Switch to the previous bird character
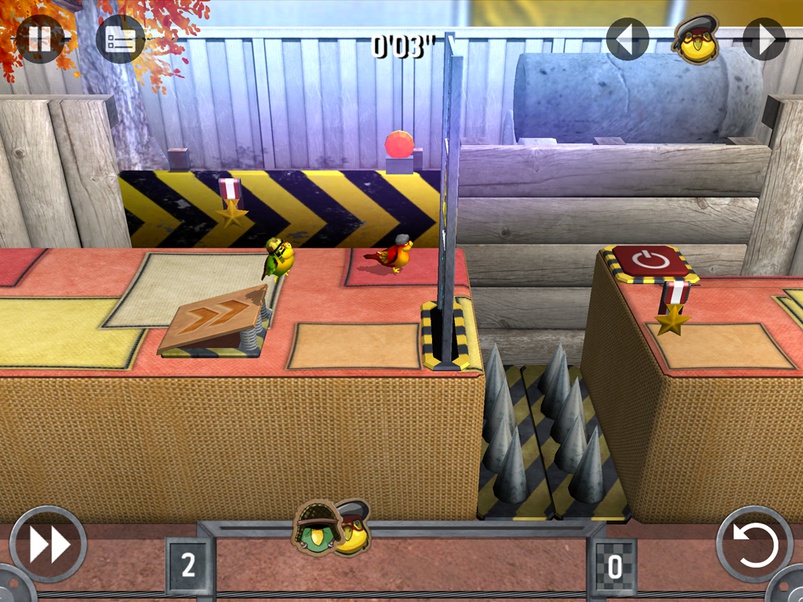Viewport: 803px width, 602px height. pyautogui.click(x=627, y=40)
